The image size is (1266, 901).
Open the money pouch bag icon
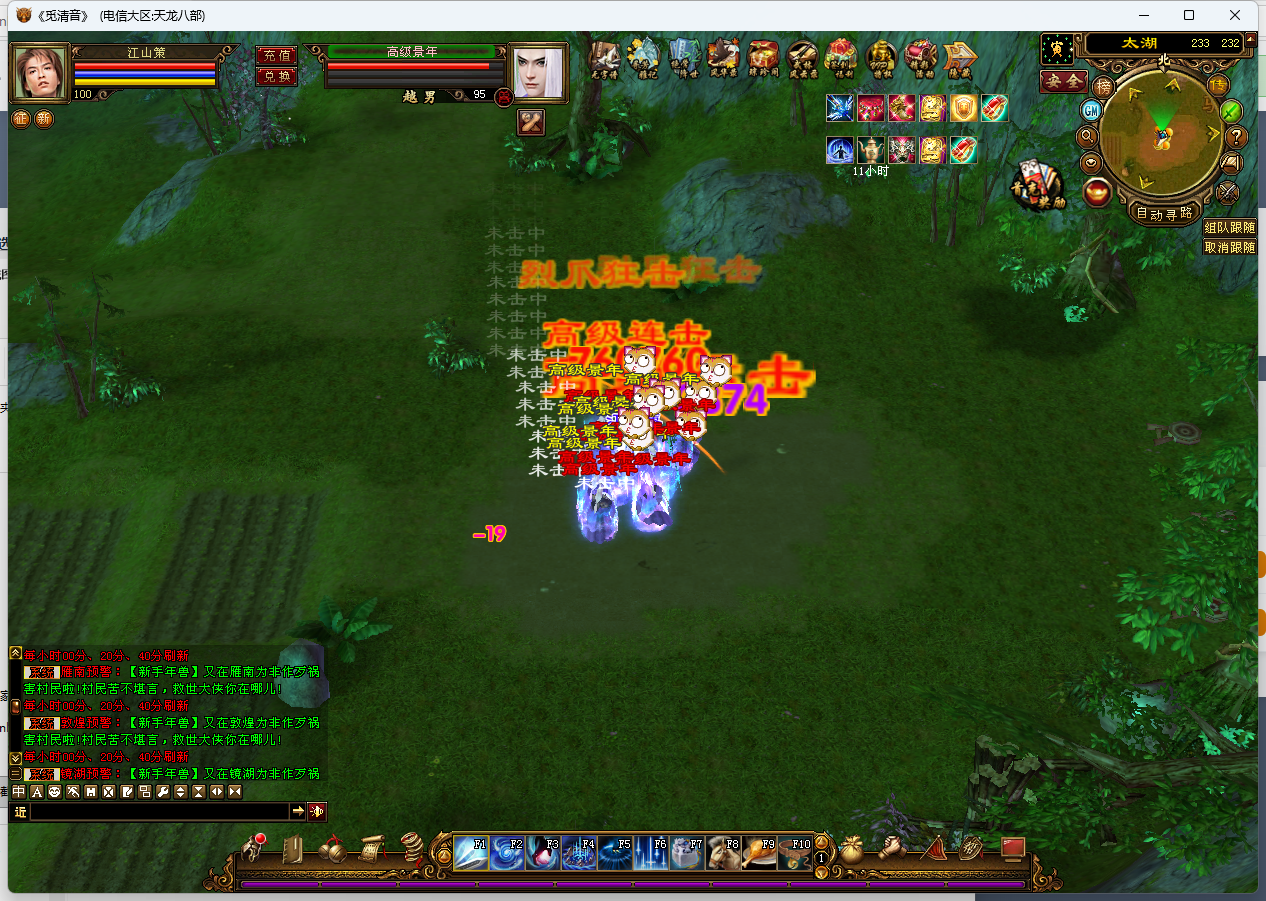tap(852, 850)
